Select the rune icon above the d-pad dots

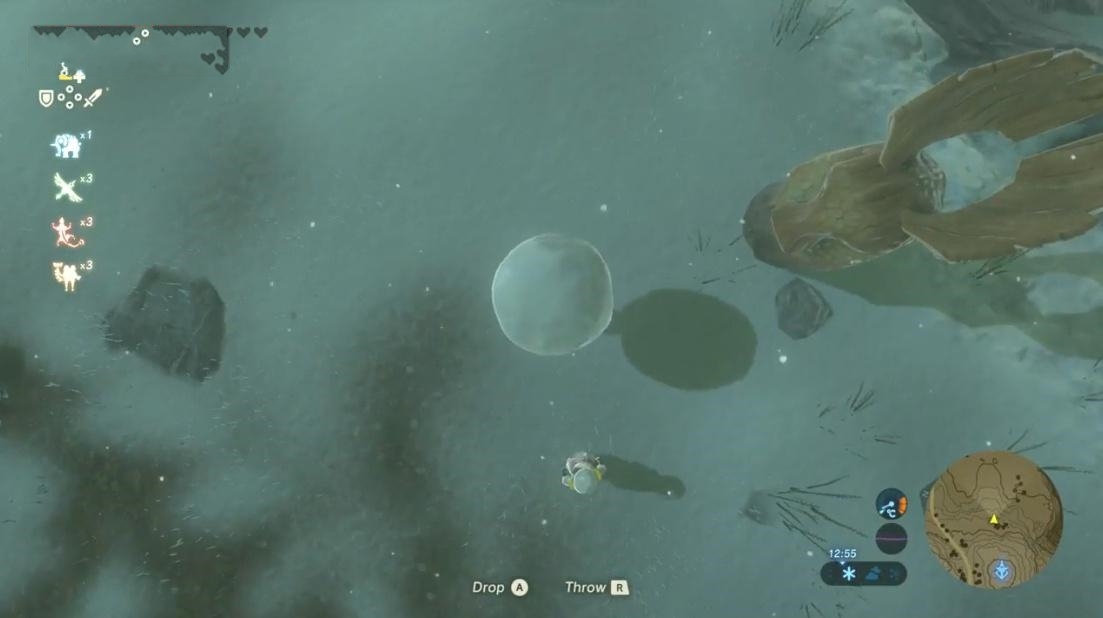tap(69, 72)
